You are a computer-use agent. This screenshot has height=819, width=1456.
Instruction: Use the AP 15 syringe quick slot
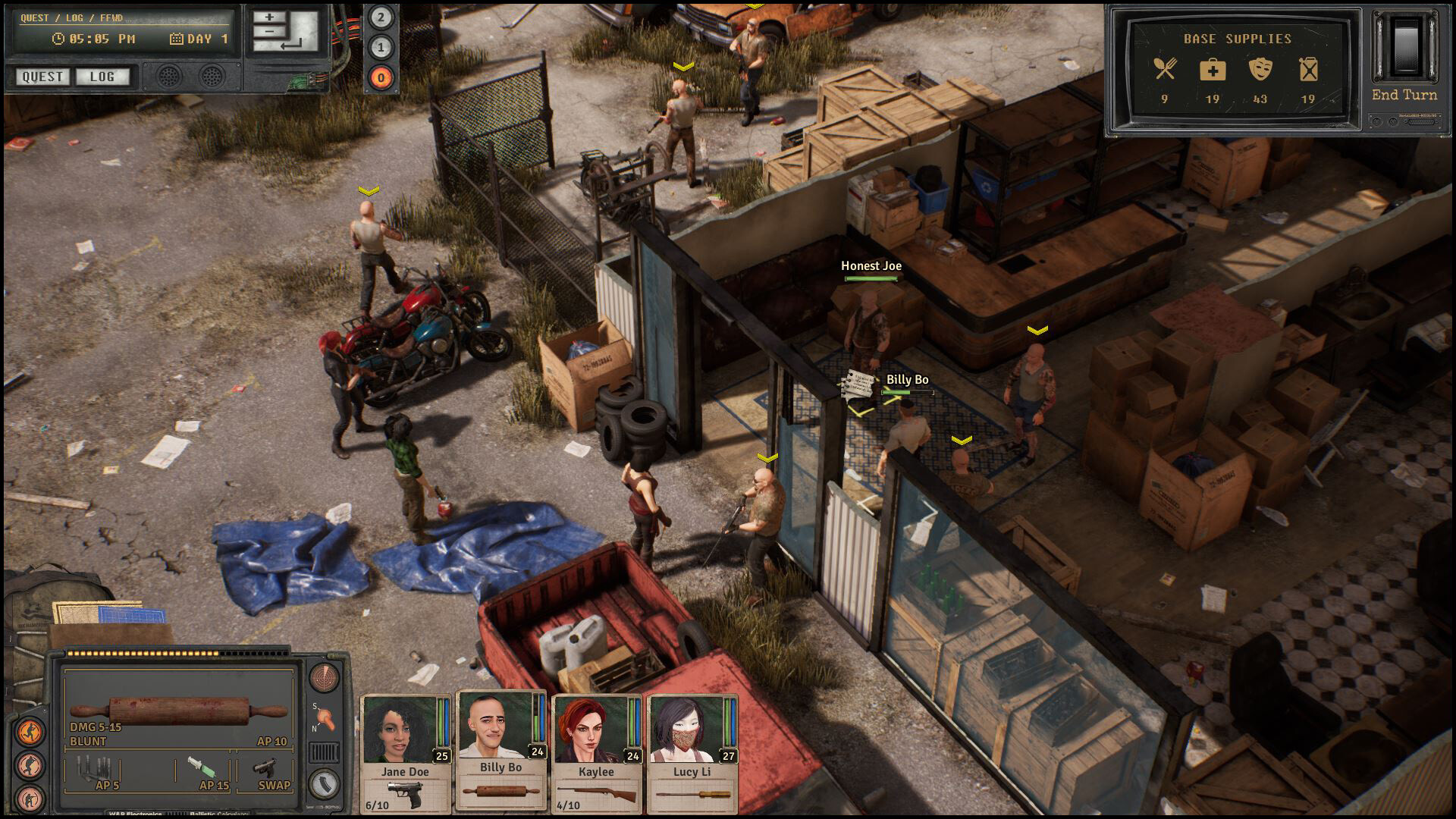tap(202, 768)
